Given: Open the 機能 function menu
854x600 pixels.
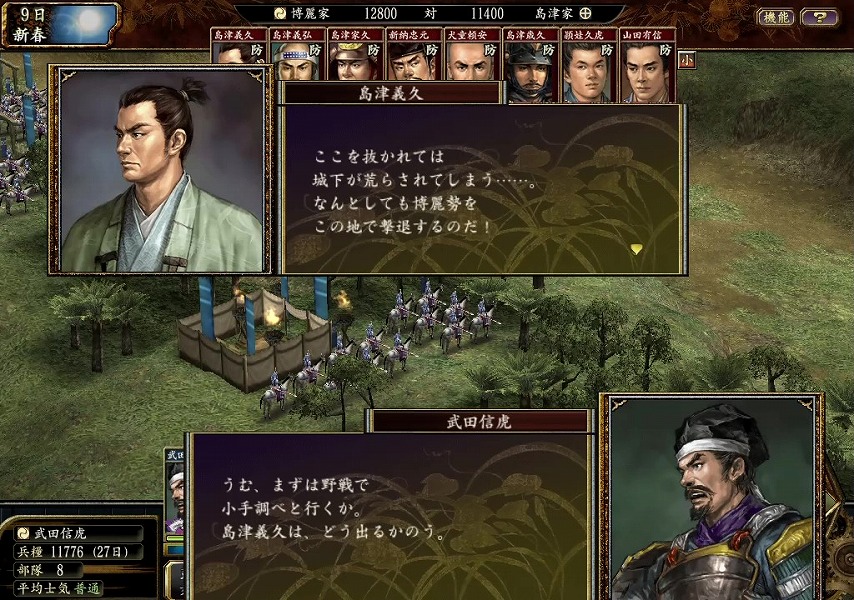Looking at the screenshot, I should click(x=775, y=17).
